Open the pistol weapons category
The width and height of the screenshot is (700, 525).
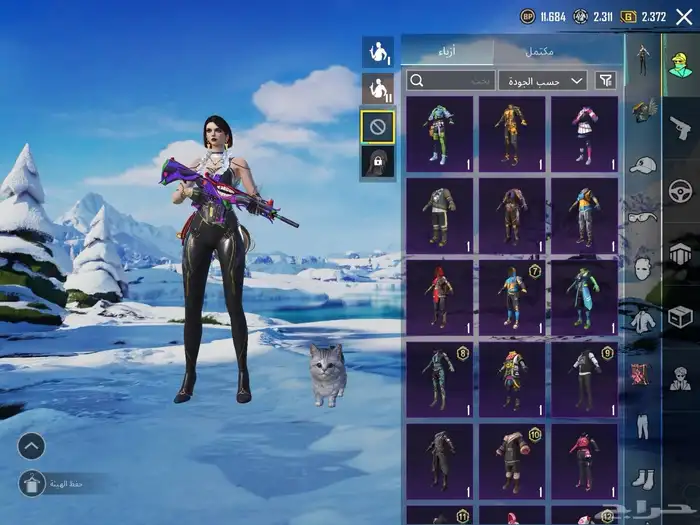tap(680, 126)
